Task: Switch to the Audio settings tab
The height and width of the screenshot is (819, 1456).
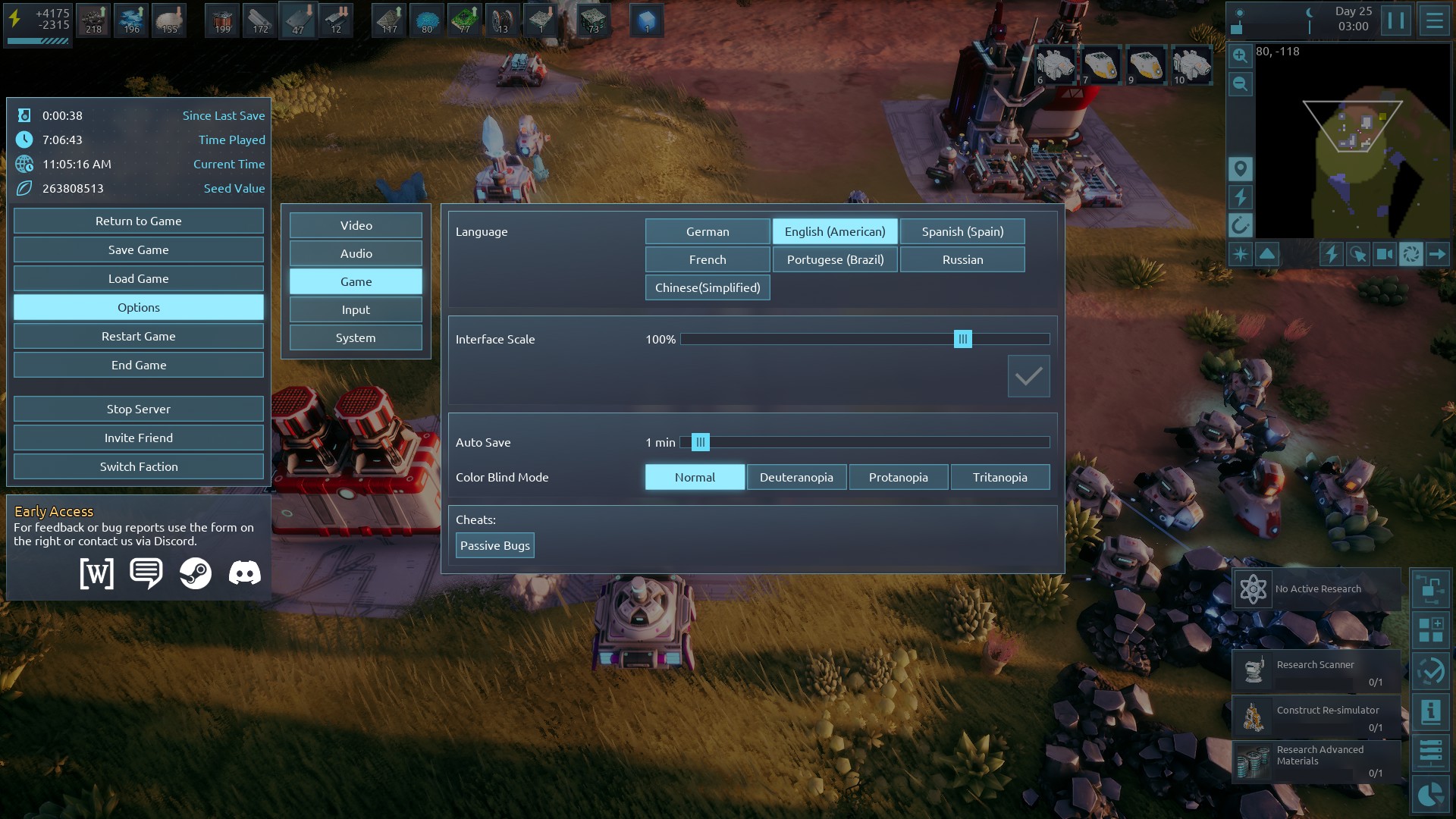Action: point(356,253)
